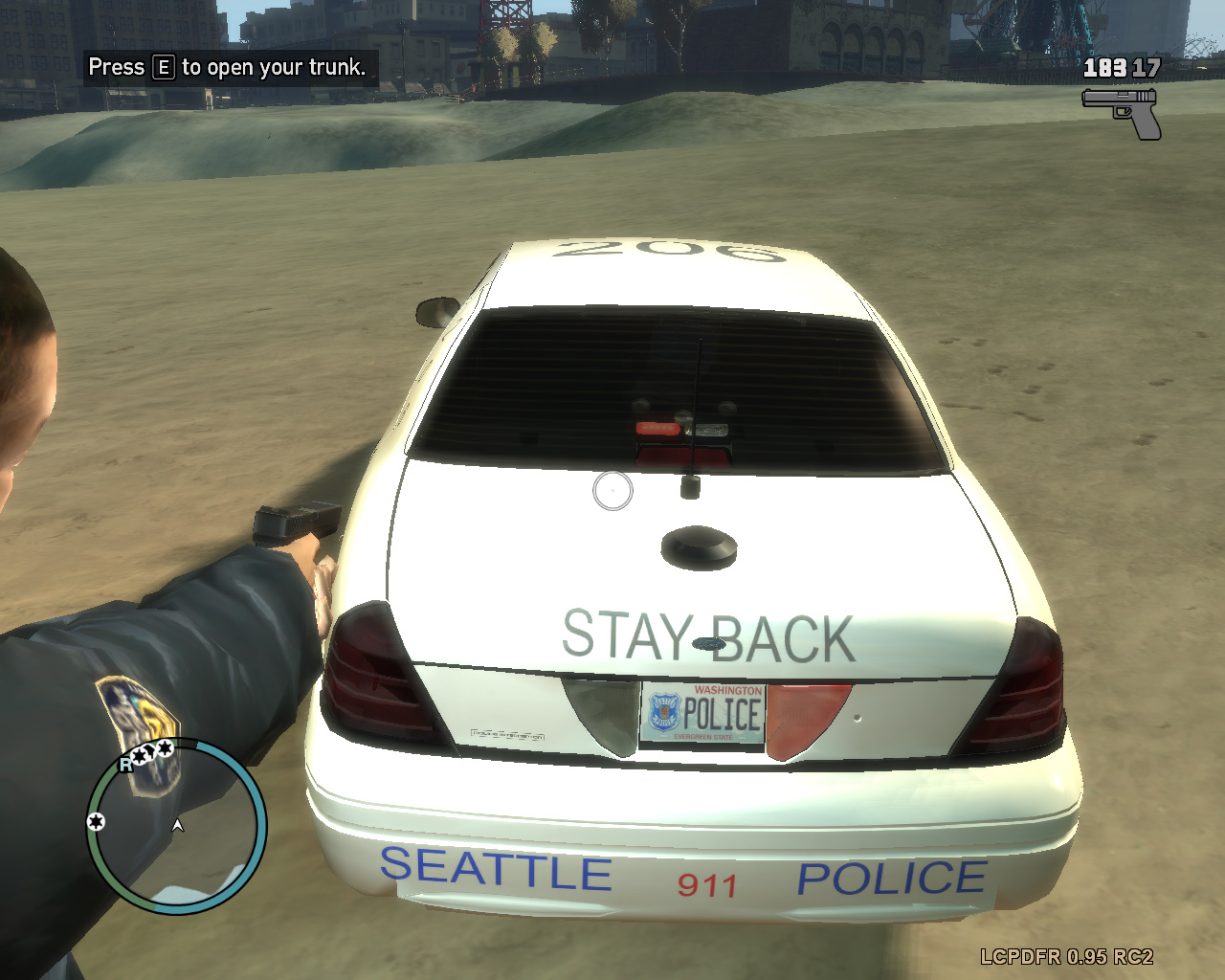Screen dimensions: 1225x980
Task: Select the pistol weapon icon
Action: coord(1122,112)
